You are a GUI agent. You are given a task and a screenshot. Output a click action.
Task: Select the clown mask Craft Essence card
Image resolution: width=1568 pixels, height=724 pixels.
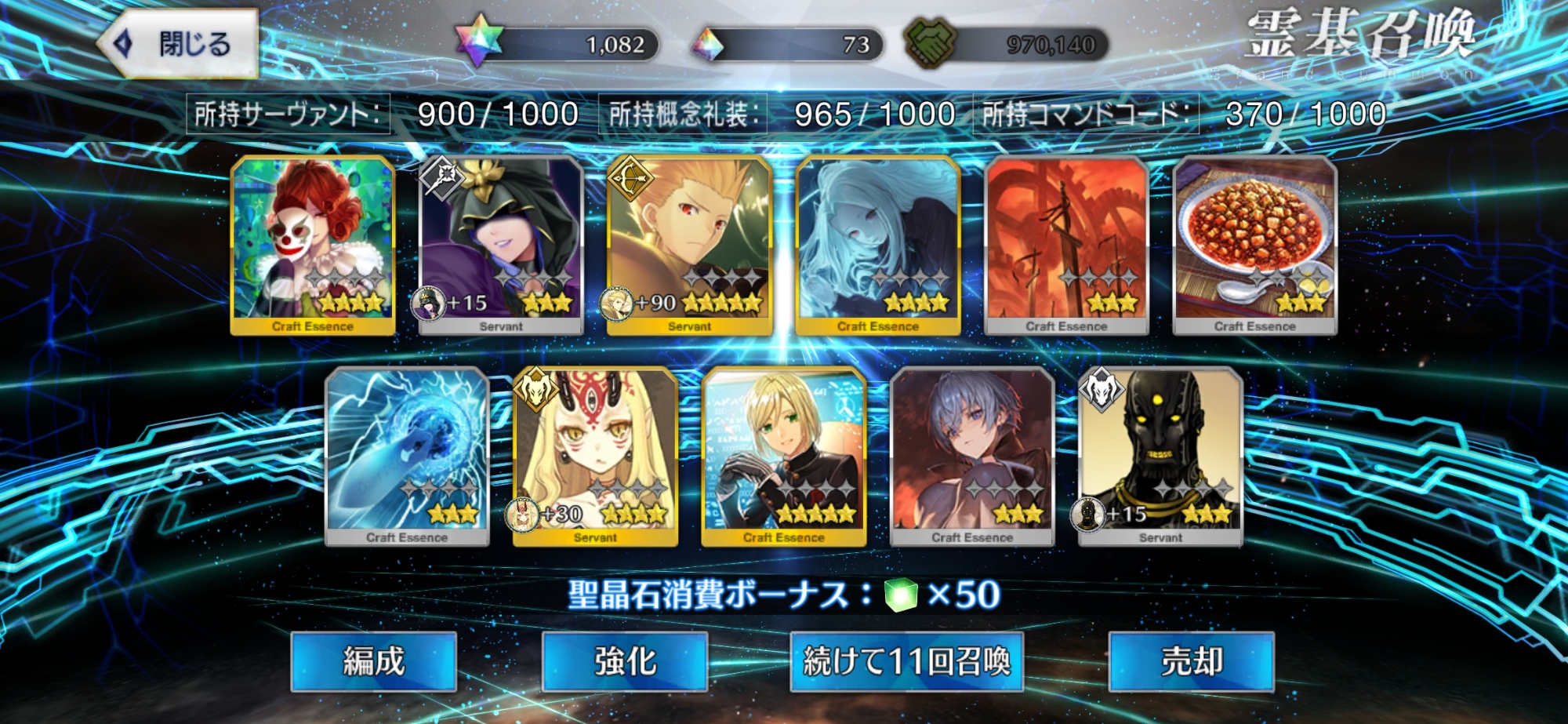[x=313, y=245]
